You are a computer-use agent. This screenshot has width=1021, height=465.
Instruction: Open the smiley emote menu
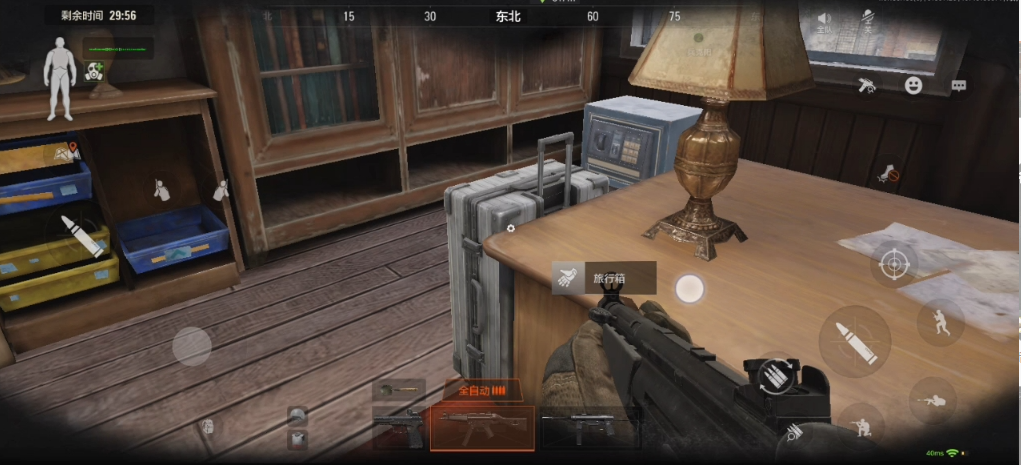click(913, 86)
